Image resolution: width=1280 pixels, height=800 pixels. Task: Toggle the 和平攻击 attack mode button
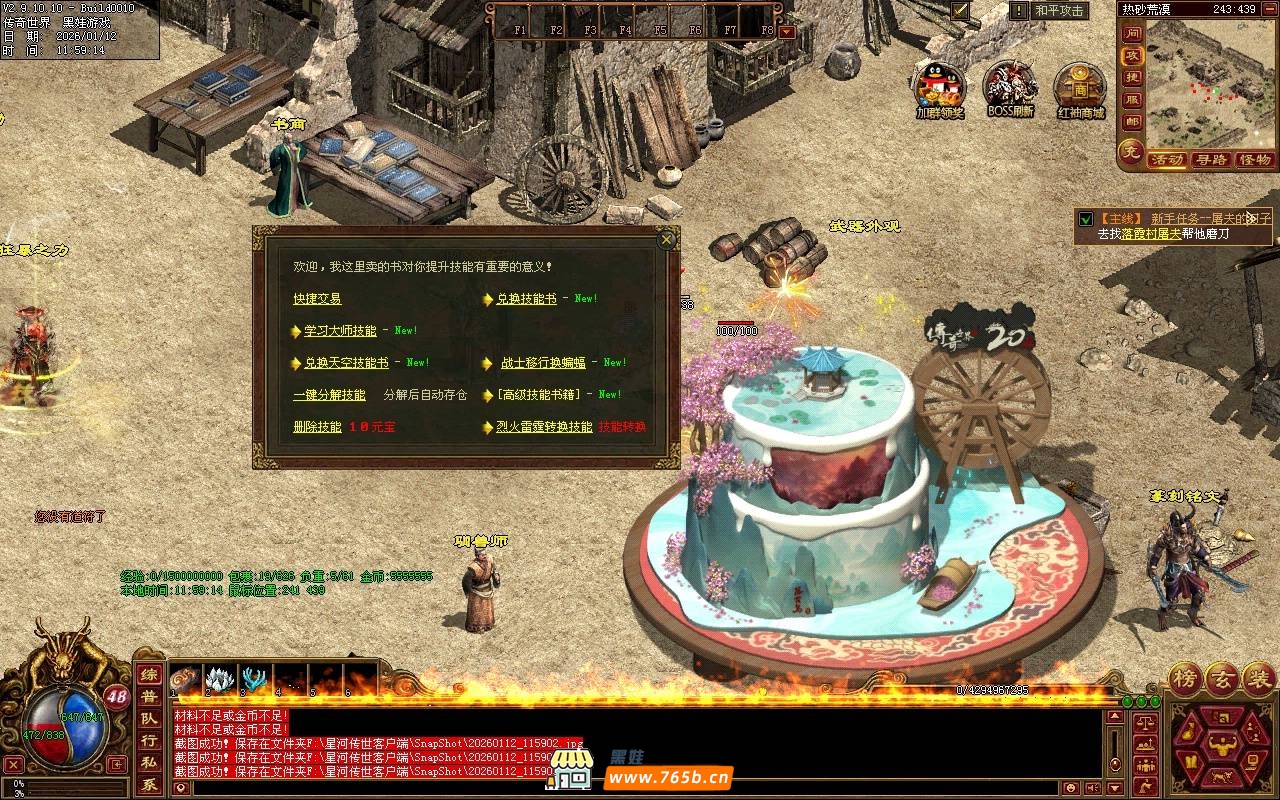click(x=1060, y=11)
